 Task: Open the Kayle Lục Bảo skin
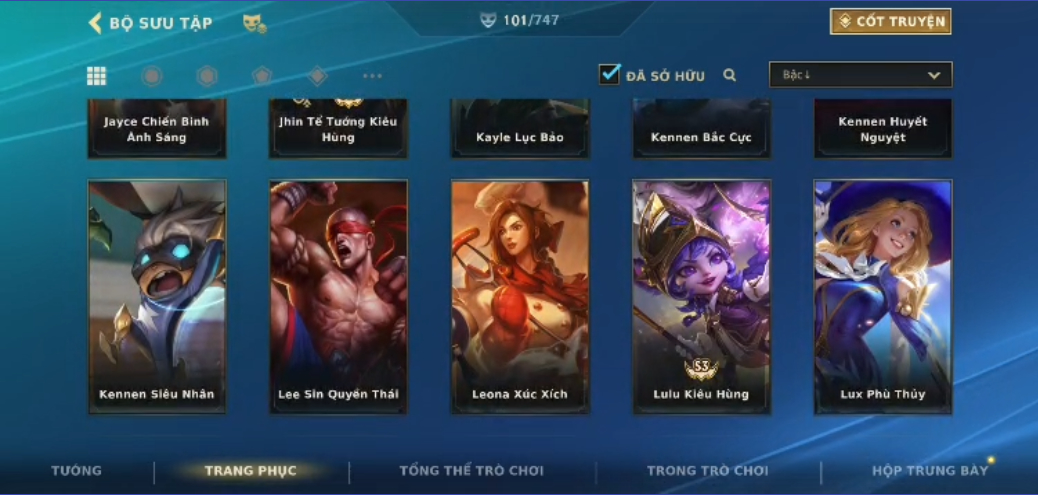click(520, 131)
